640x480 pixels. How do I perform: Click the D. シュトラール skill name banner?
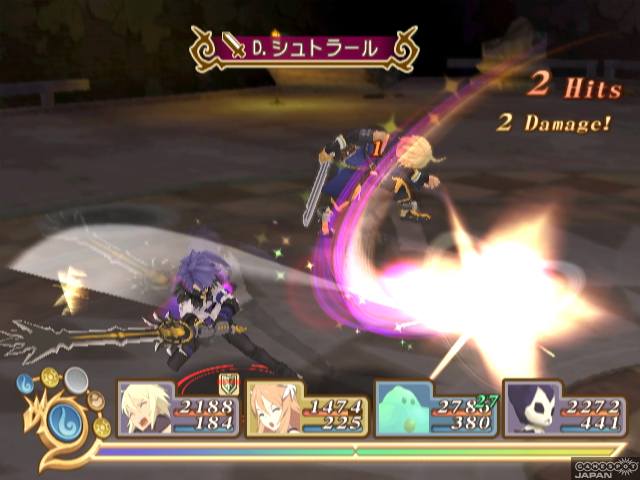[x=304, y=47]
